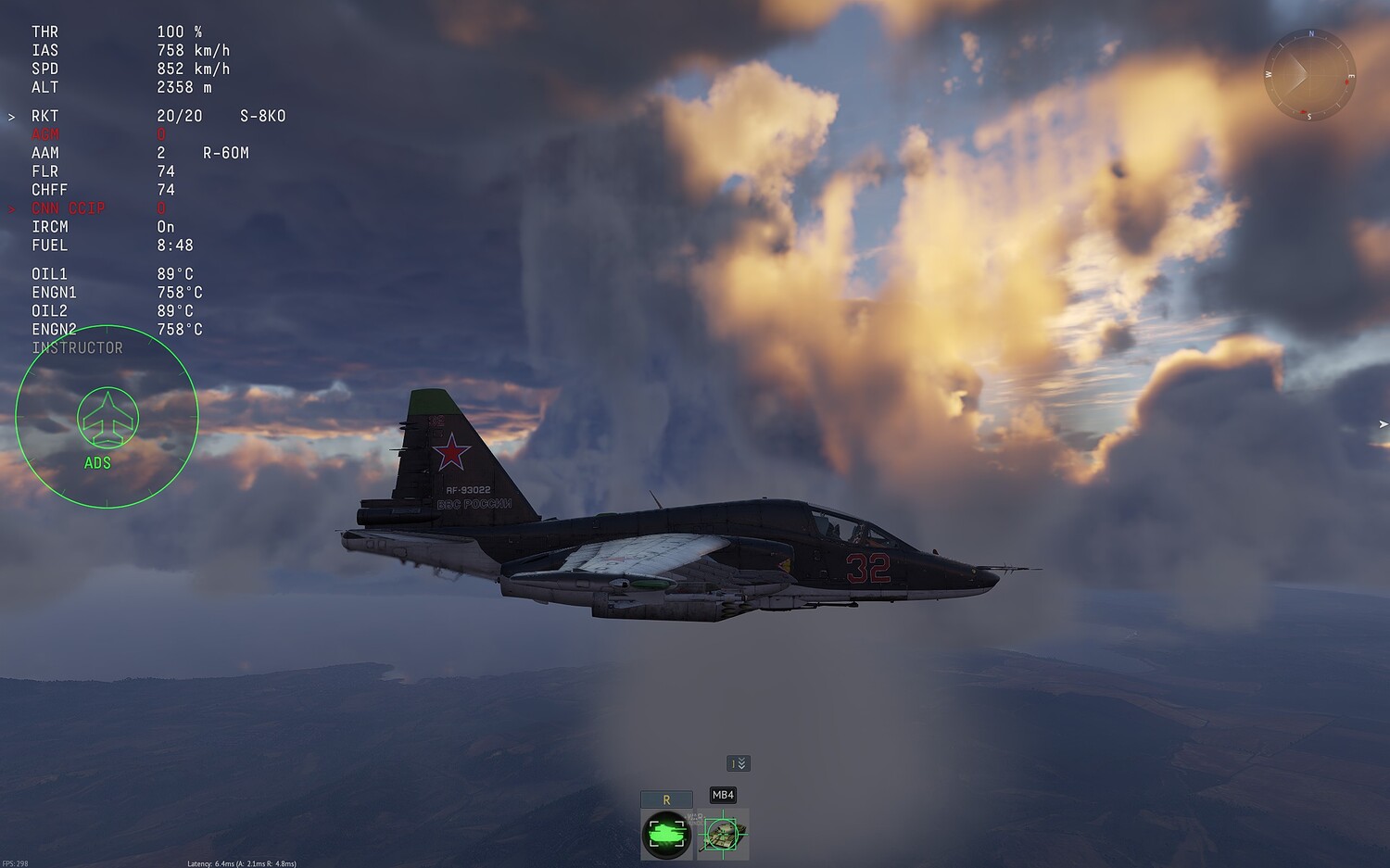Click the FPS: 298 counter
Screen dimensions: 1390x868
point(17,862)
